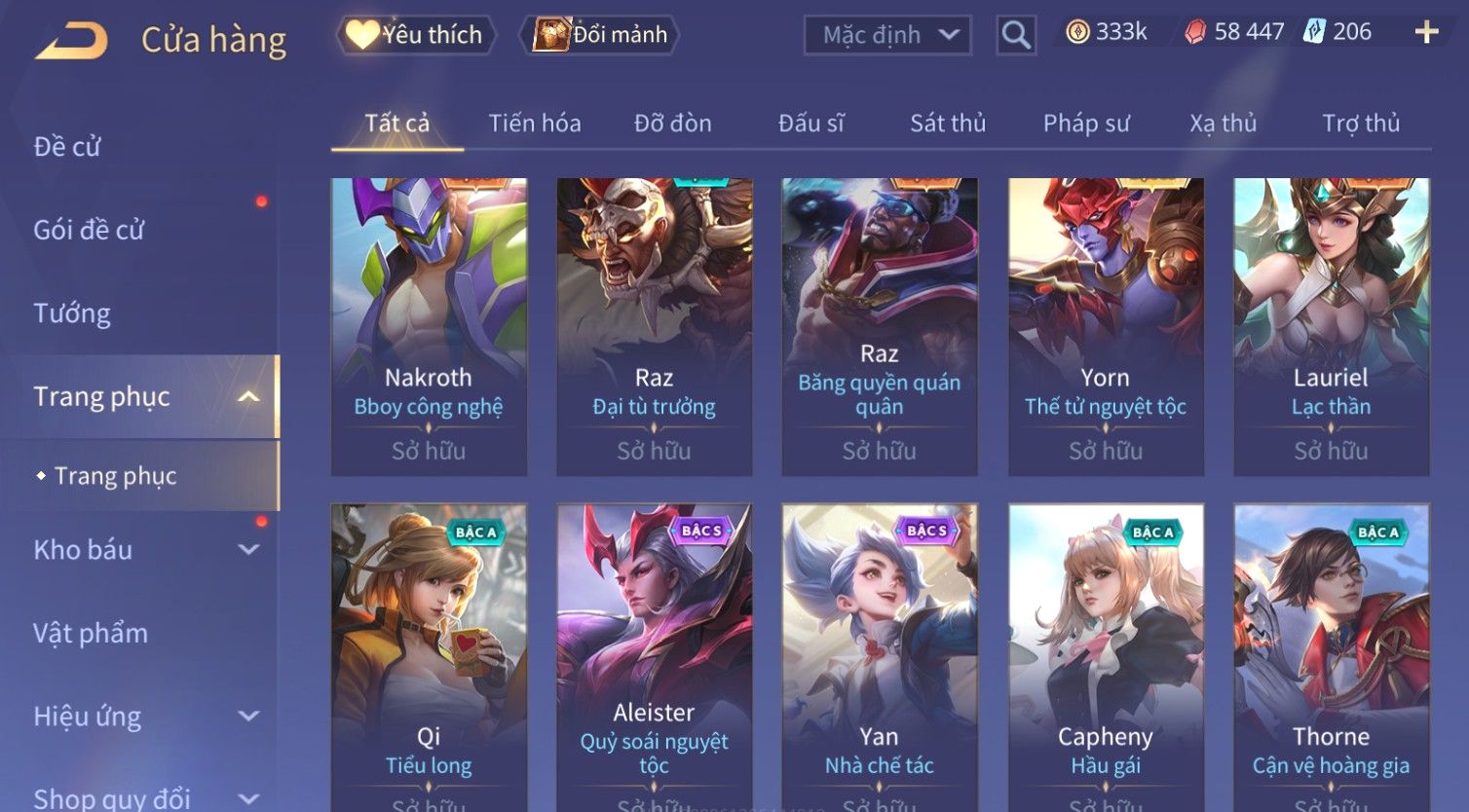
Task: Open the Đề cử menu entry
Action: tap(67, 146)
